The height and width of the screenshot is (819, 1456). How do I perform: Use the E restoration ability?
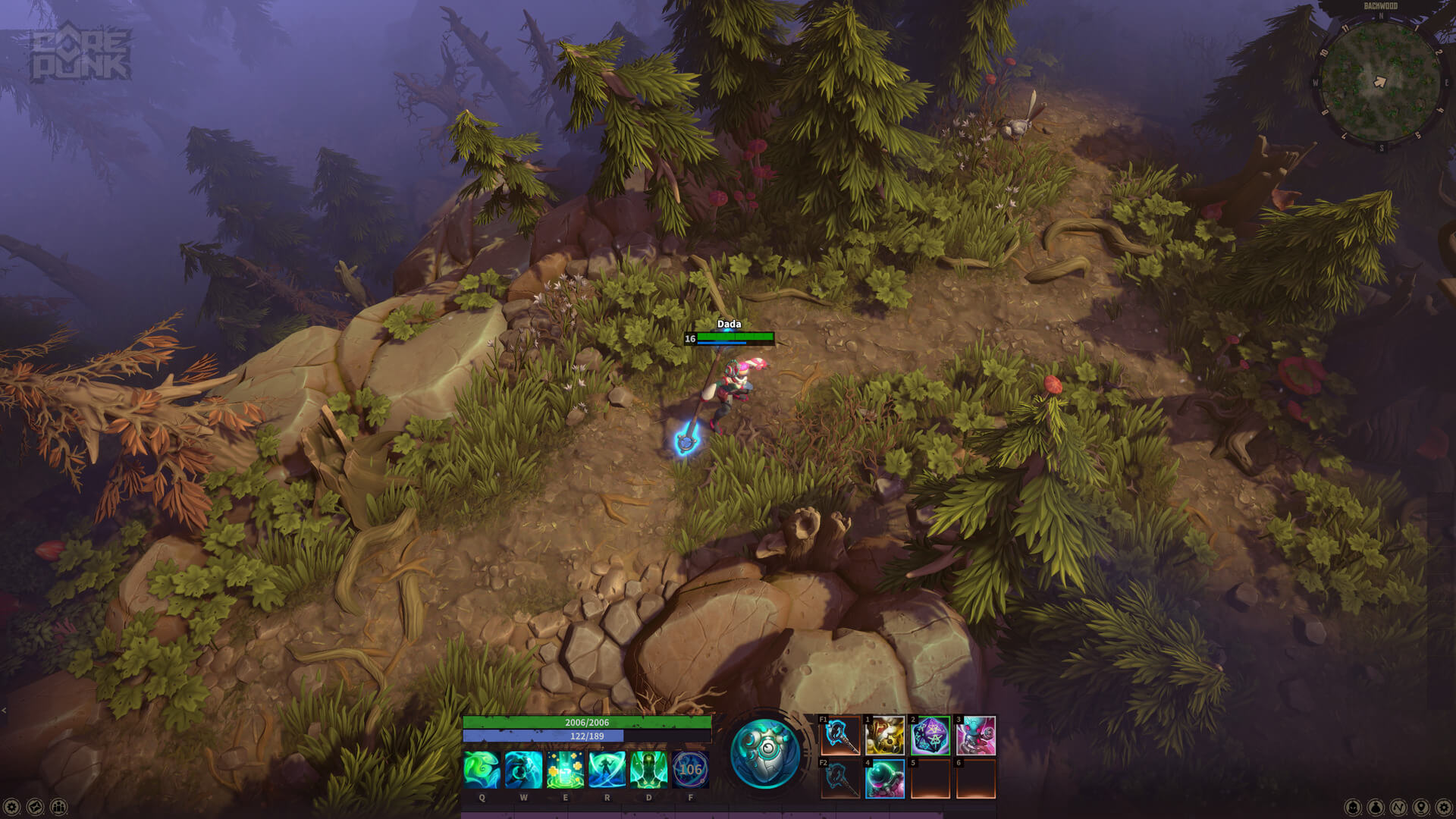pos(566,770)
